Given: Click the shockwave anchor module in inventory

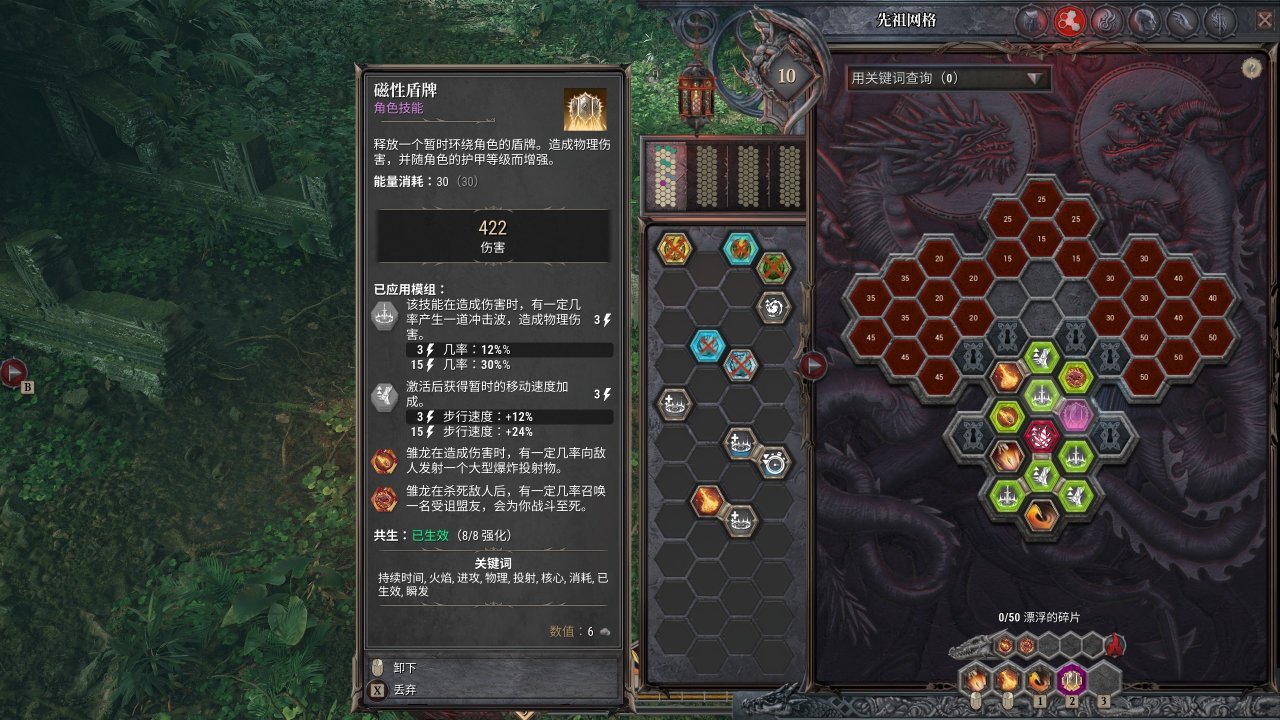Looking at the screenshot, I should (x=675, y=404).
